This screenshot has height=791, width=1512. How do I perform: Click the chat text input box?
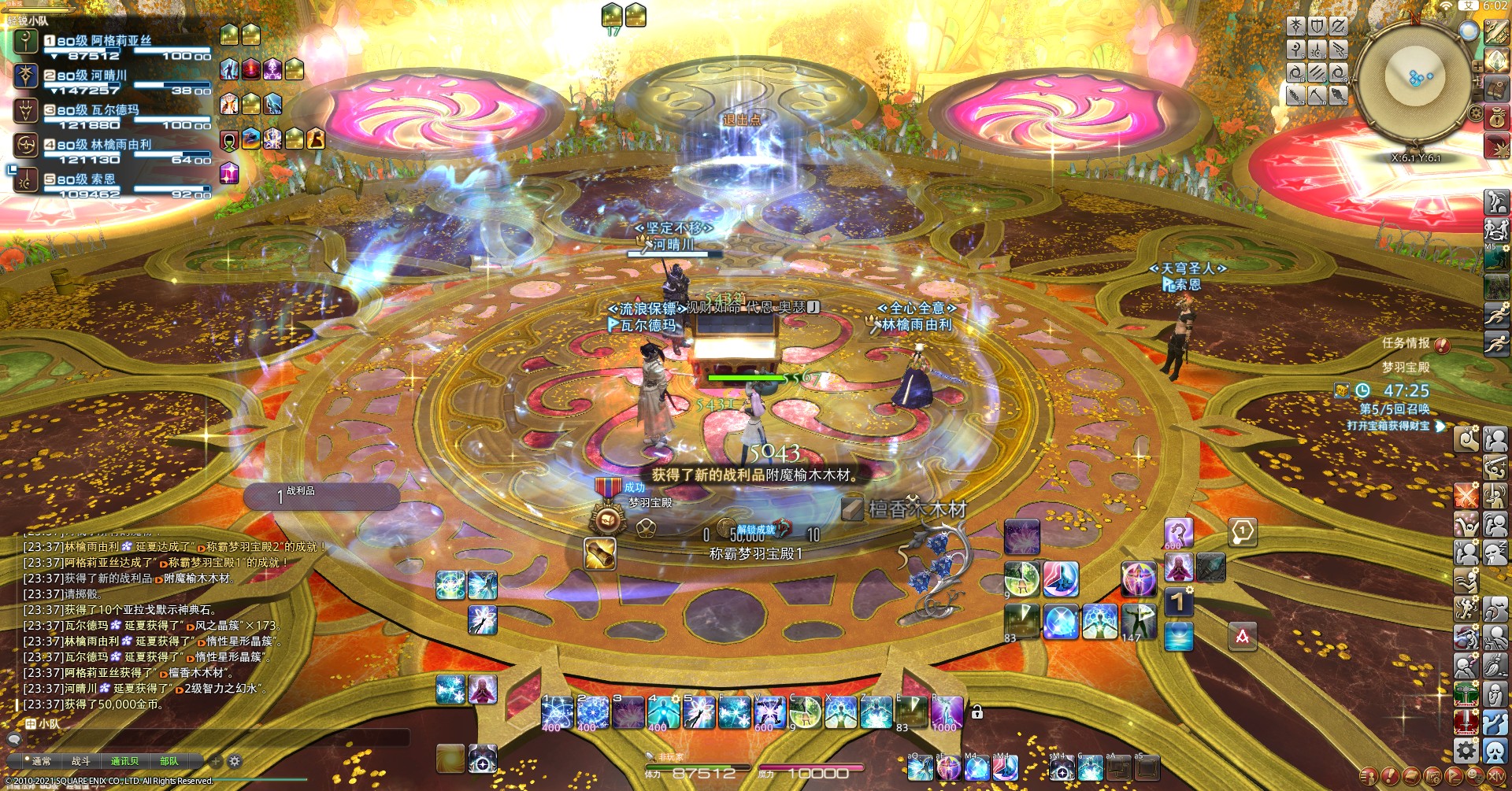213,738
